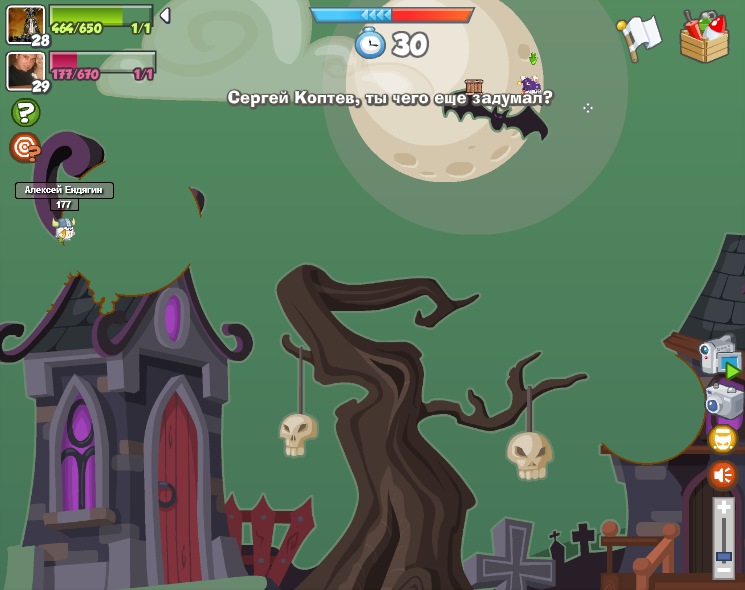Click the orange target hint button
This screenshot has width=745, height=590.
pyautogui.click(x=24, y=147)
